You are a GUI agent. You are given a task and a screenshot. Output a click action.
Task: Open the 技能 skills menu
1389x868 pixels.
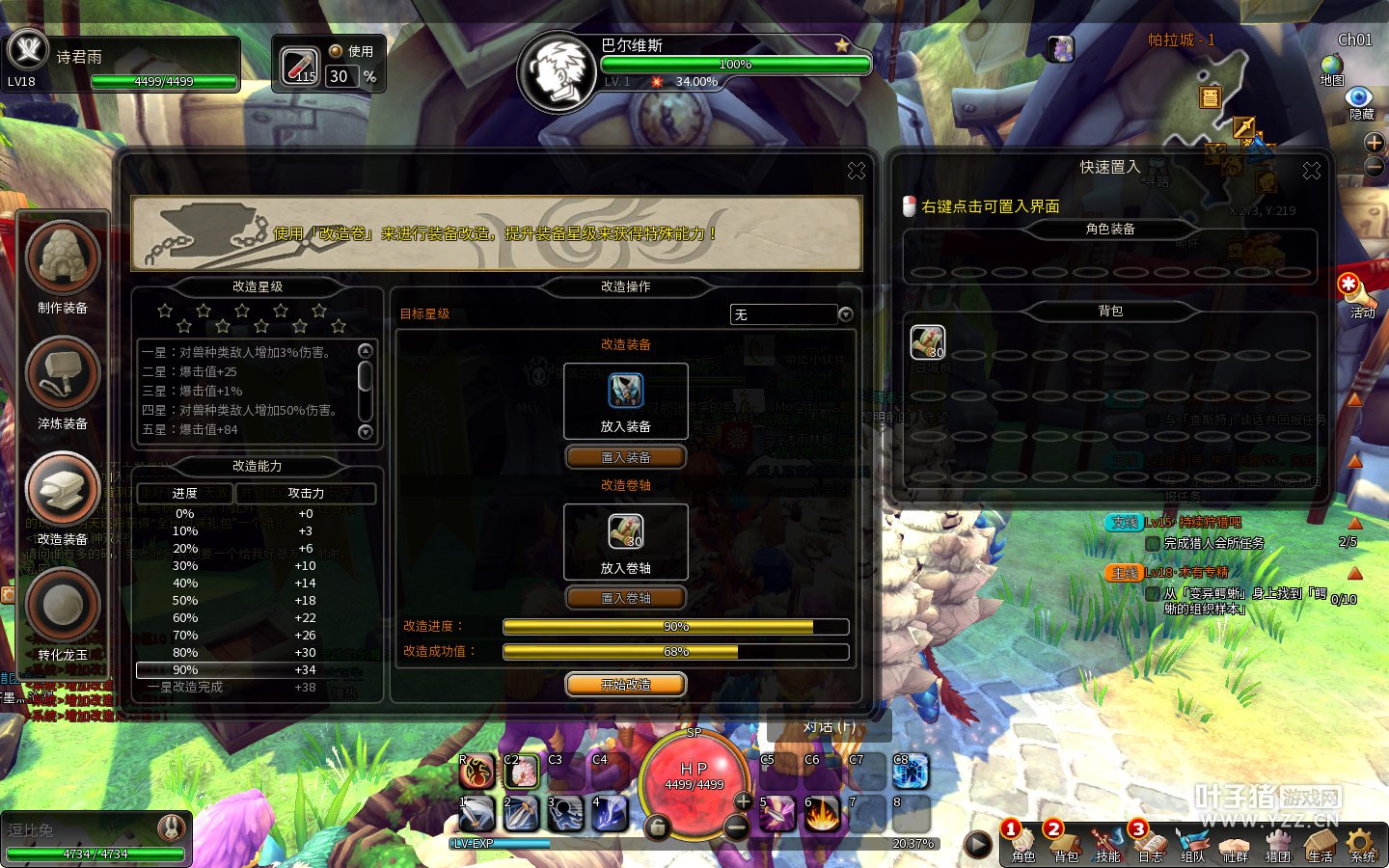click(x=1107, y=843)
